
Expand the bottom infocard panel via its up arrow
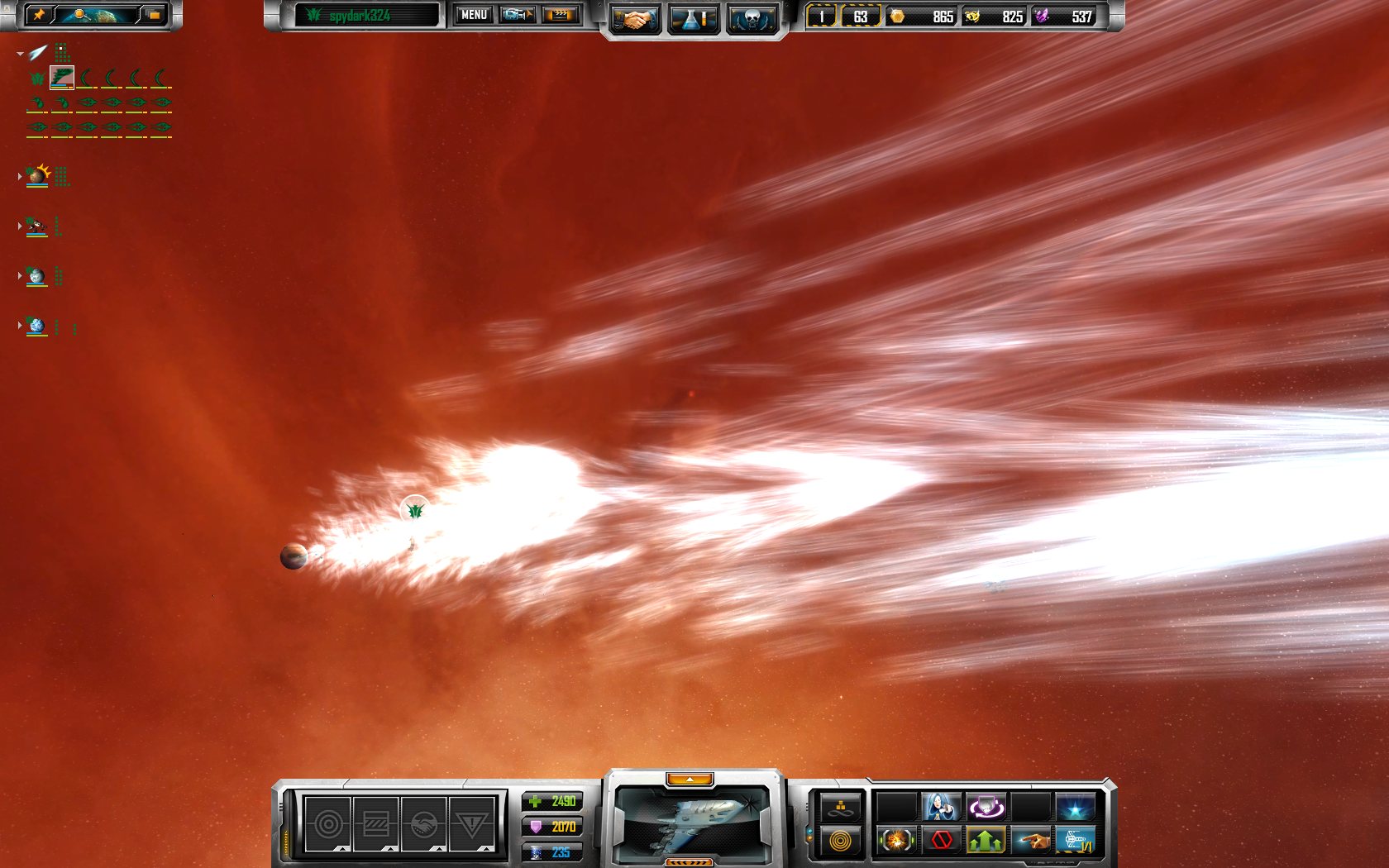pos(691,778)
